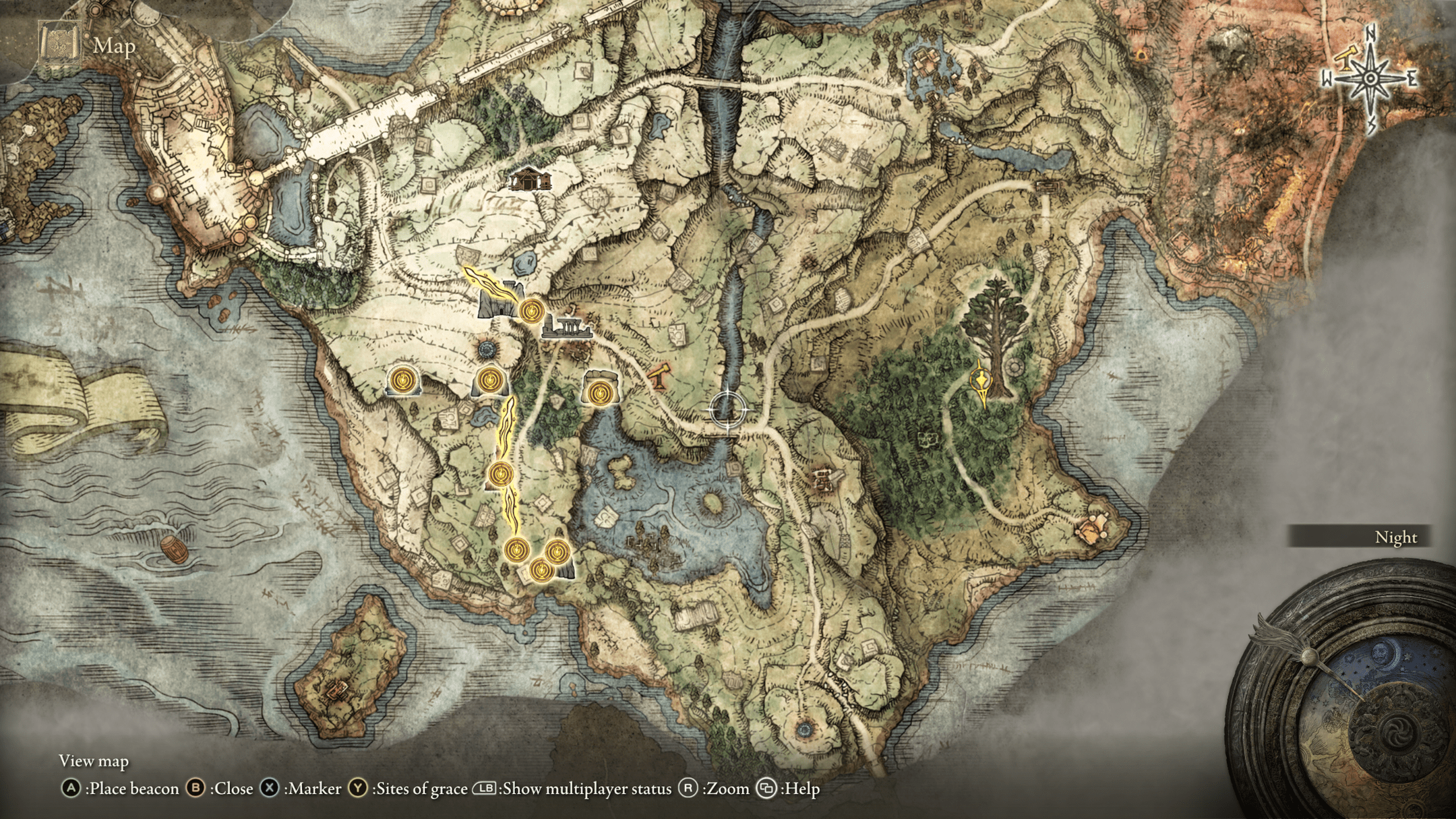
Task: Select the site of grace nearest the lake
Action: coord(599,392)
